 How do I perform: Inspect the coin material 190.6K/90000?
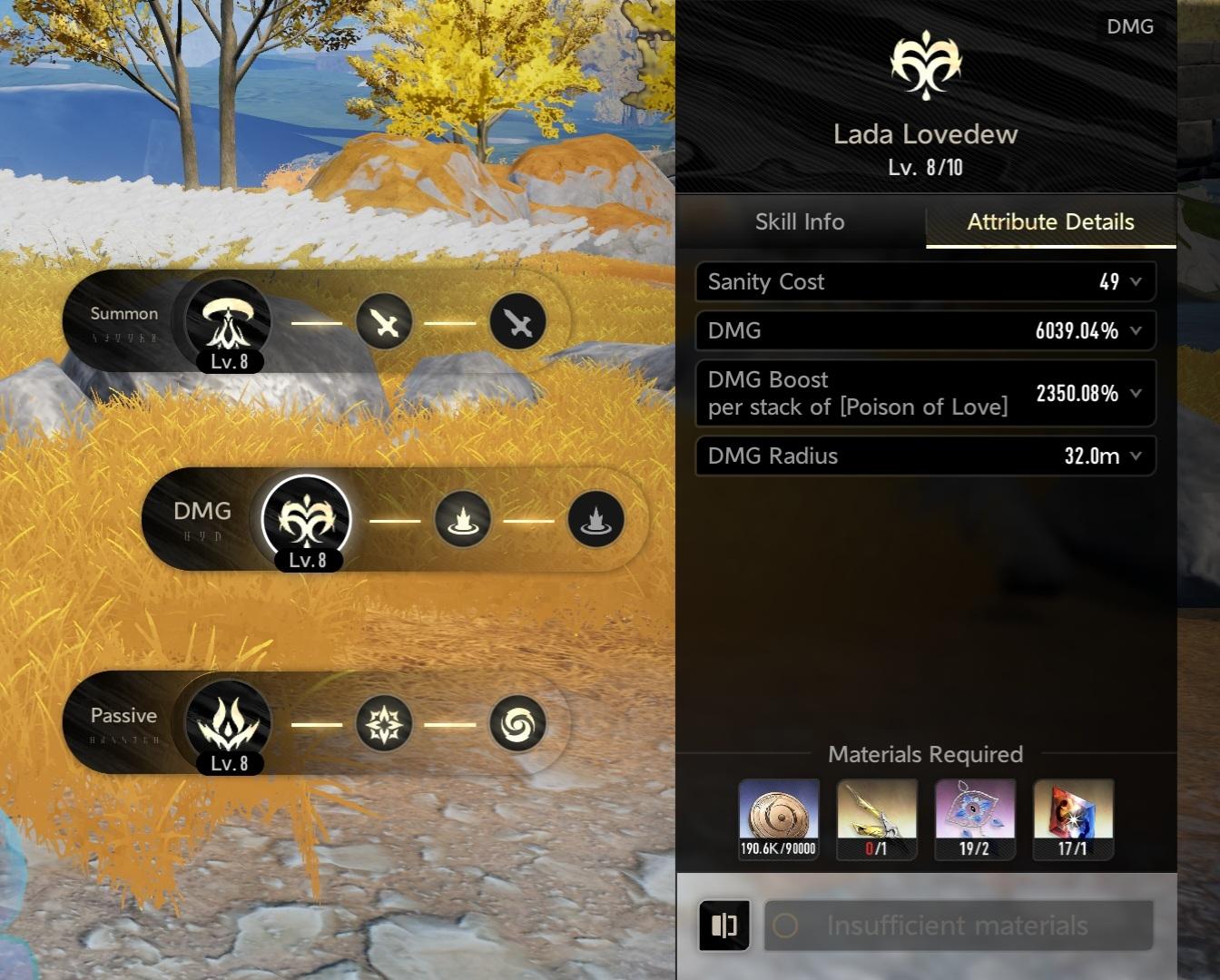(x=779, y=818)
